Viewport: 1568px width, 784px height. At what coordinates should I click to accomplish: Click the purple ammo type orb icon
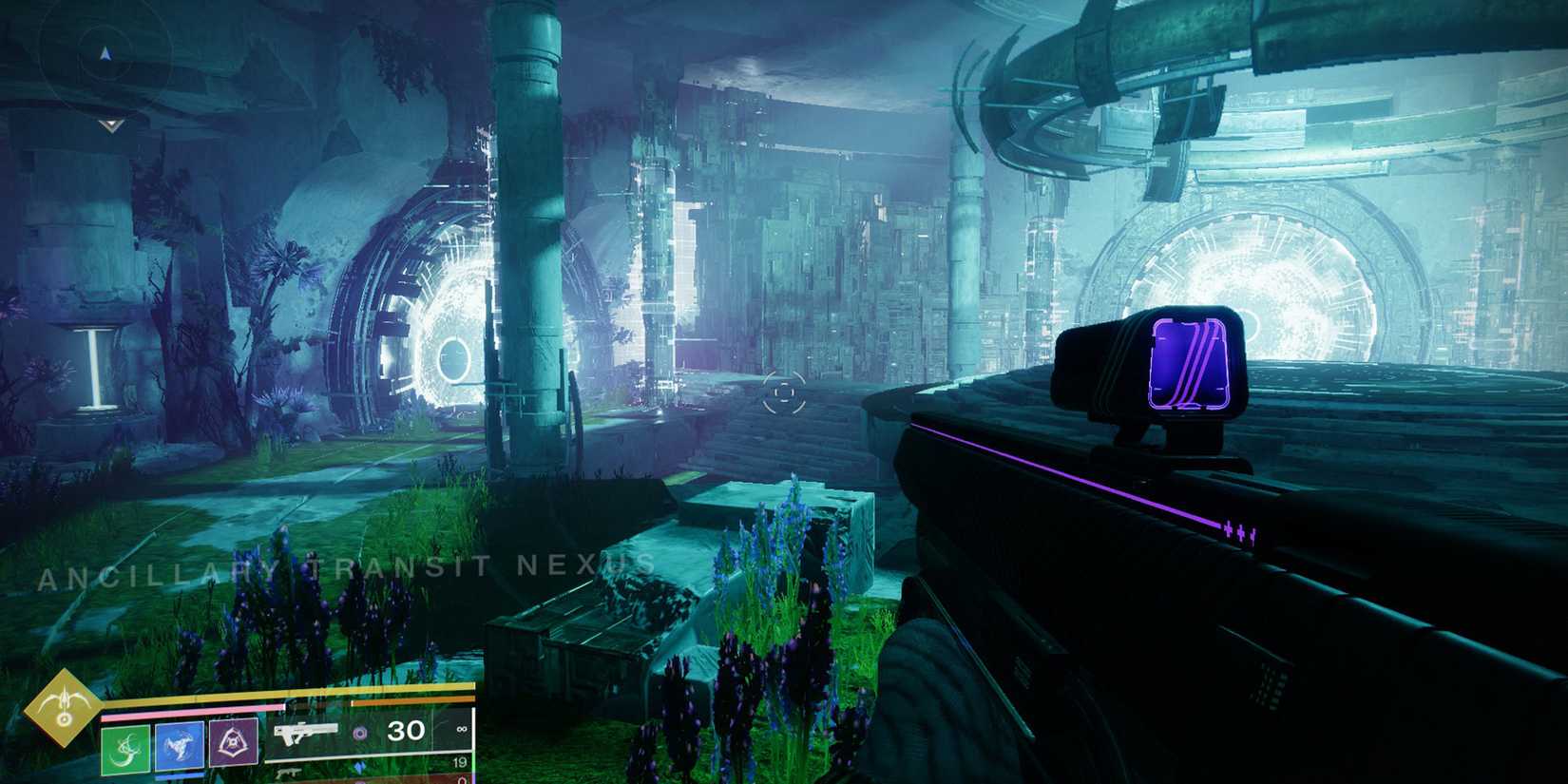click(x=362, y=732)
